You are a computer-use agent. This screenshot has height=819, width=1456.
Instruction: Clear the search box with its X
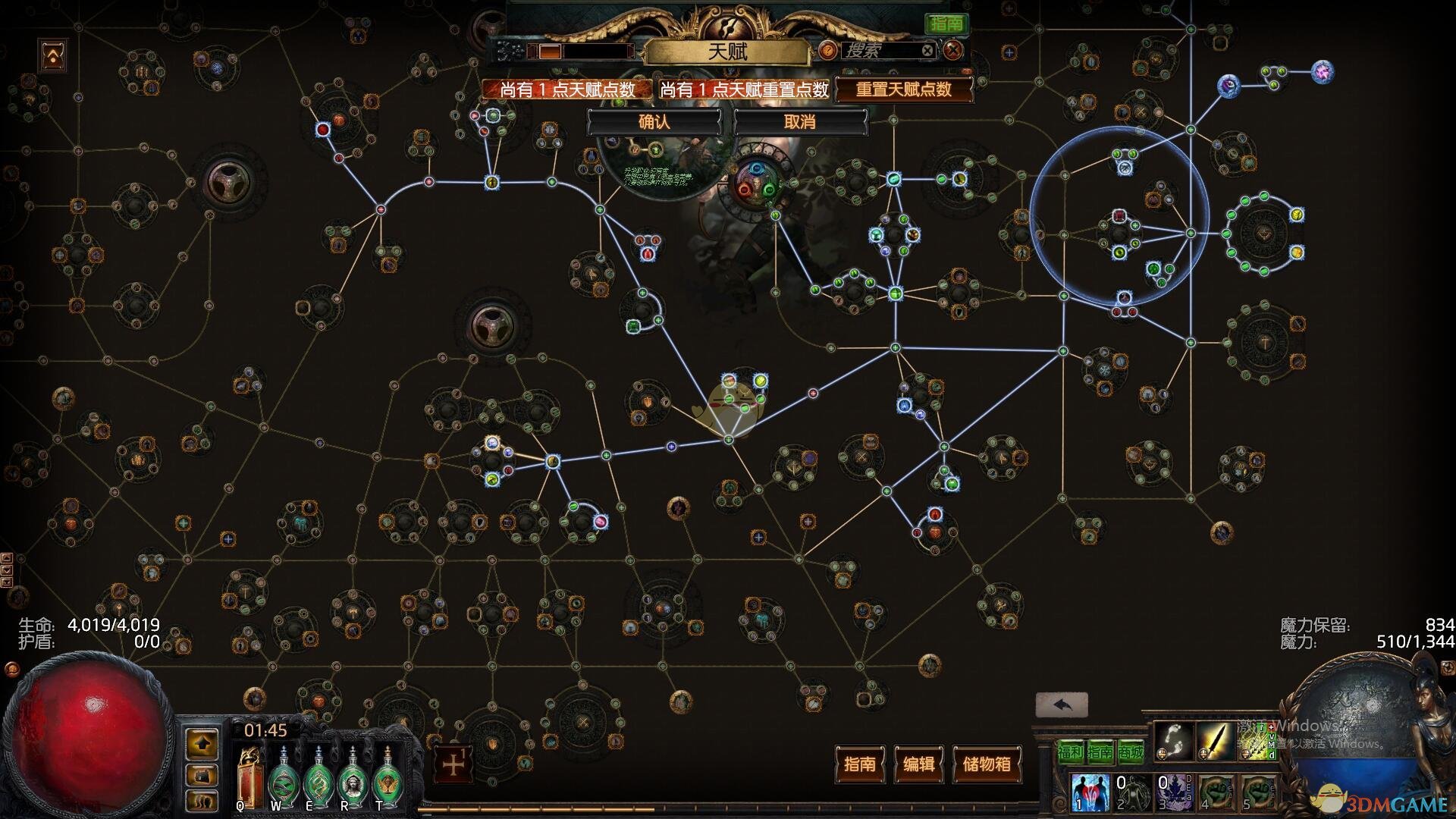[x=927, y=51]
